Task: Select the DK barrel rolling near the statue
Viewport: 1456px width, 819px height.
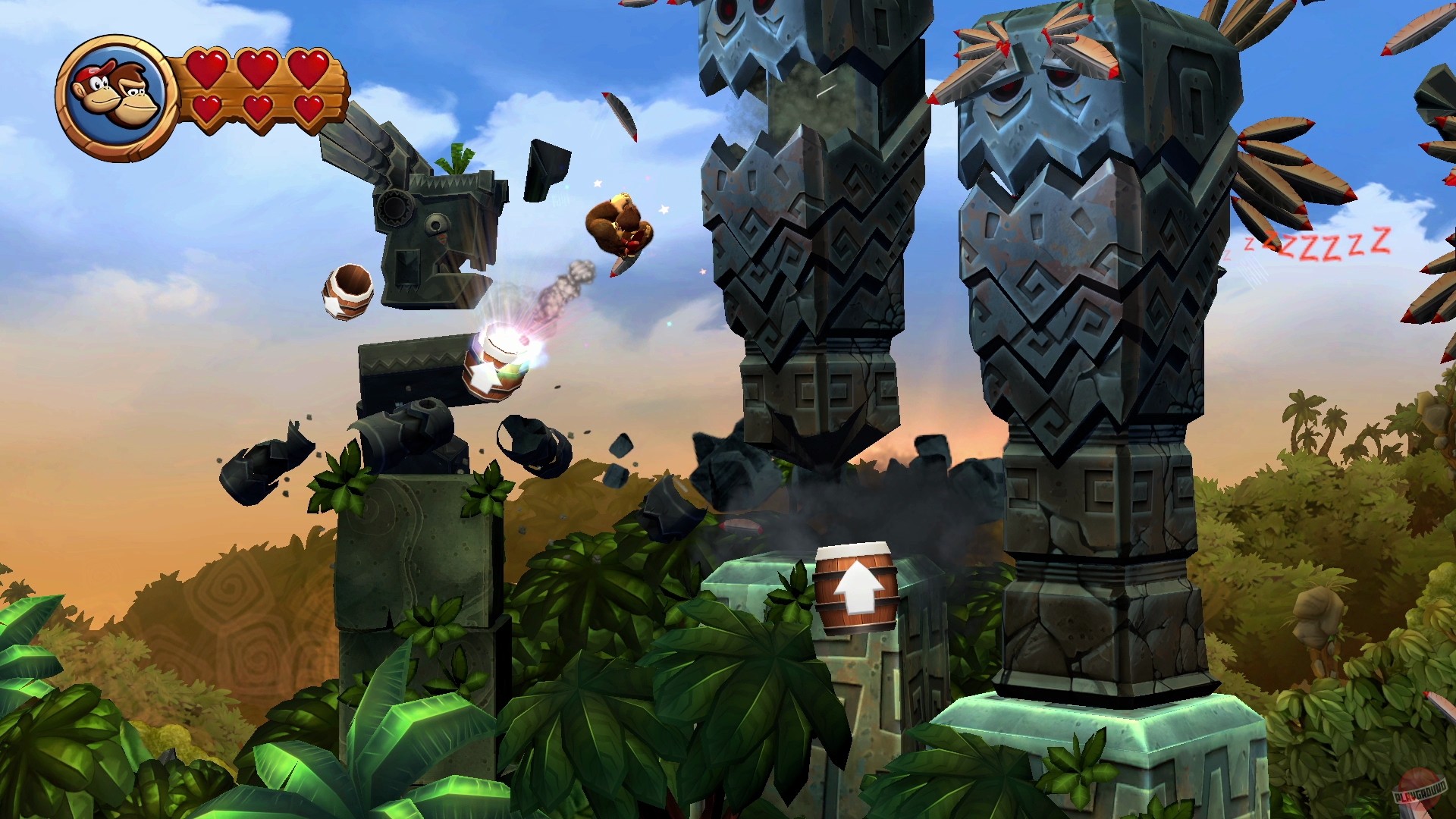Action: click(347, 292)
